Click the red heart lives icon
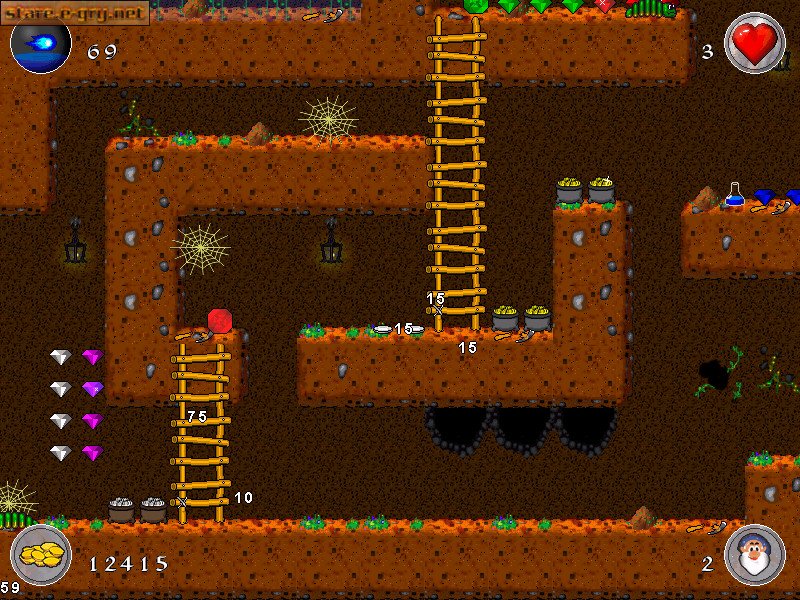 (754, 43)
